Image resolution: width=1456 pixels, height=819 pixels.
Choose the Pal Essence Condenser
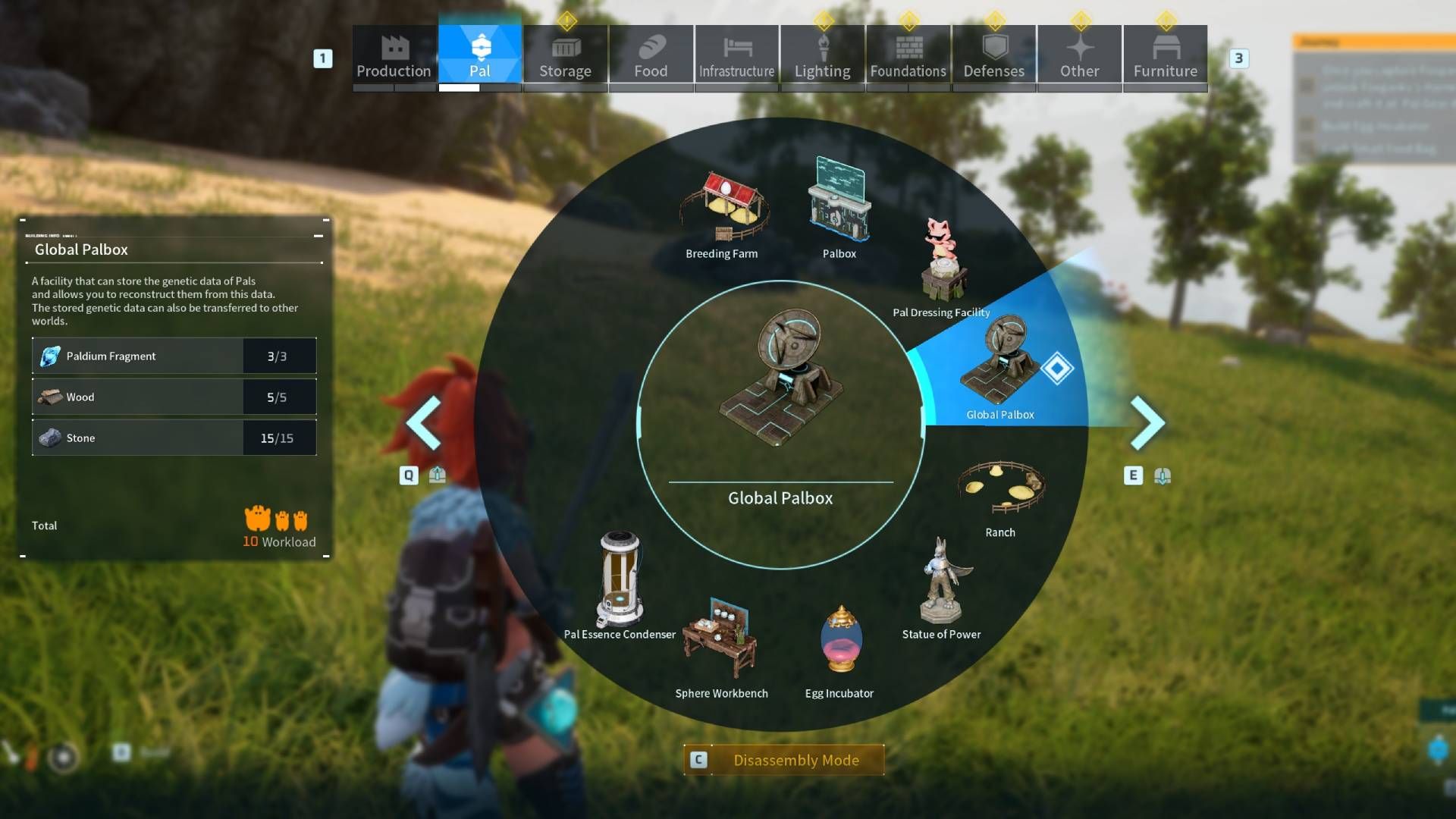pos(620,584)
